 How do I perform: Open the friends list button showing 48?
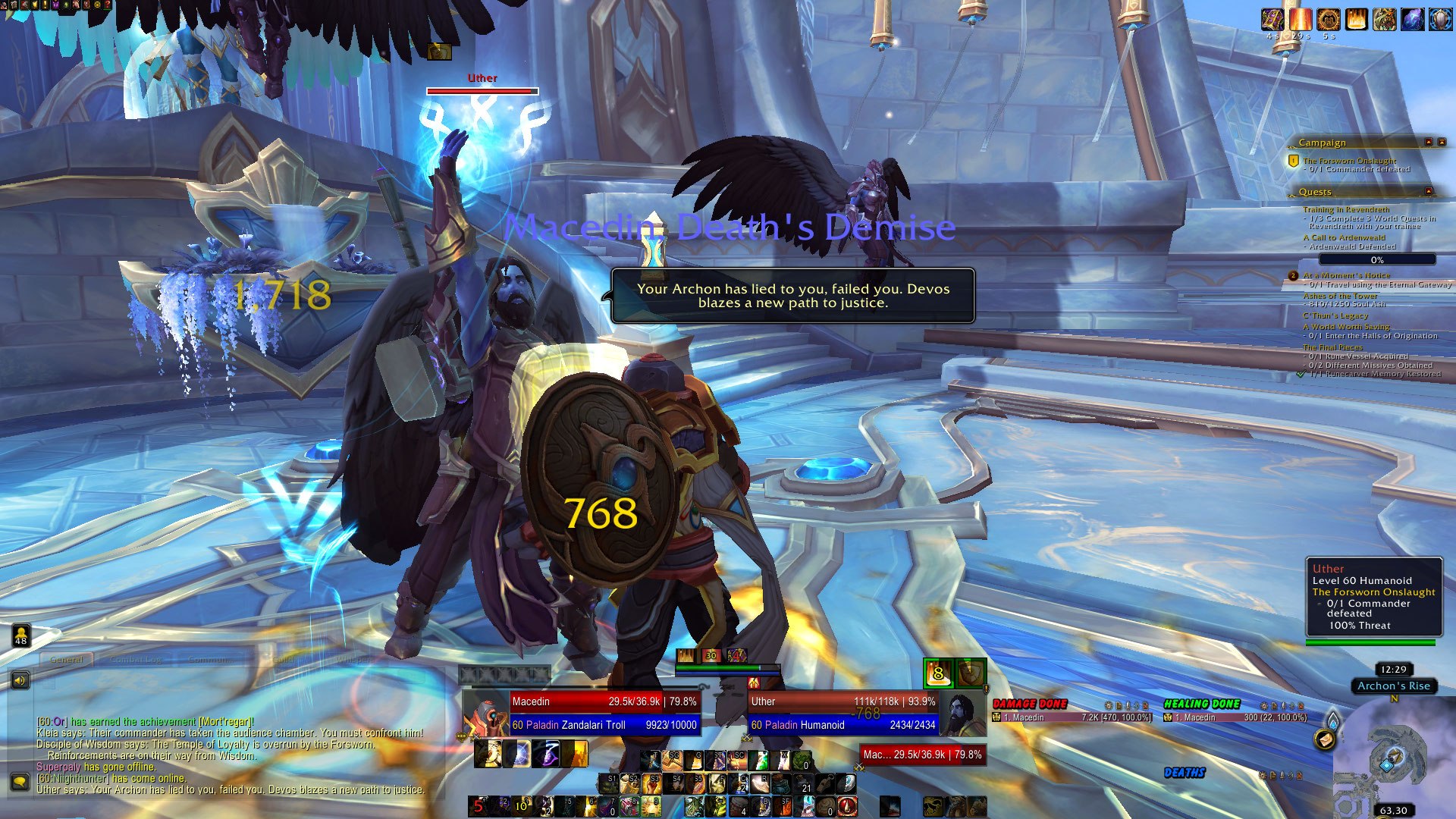coord(21,635)
